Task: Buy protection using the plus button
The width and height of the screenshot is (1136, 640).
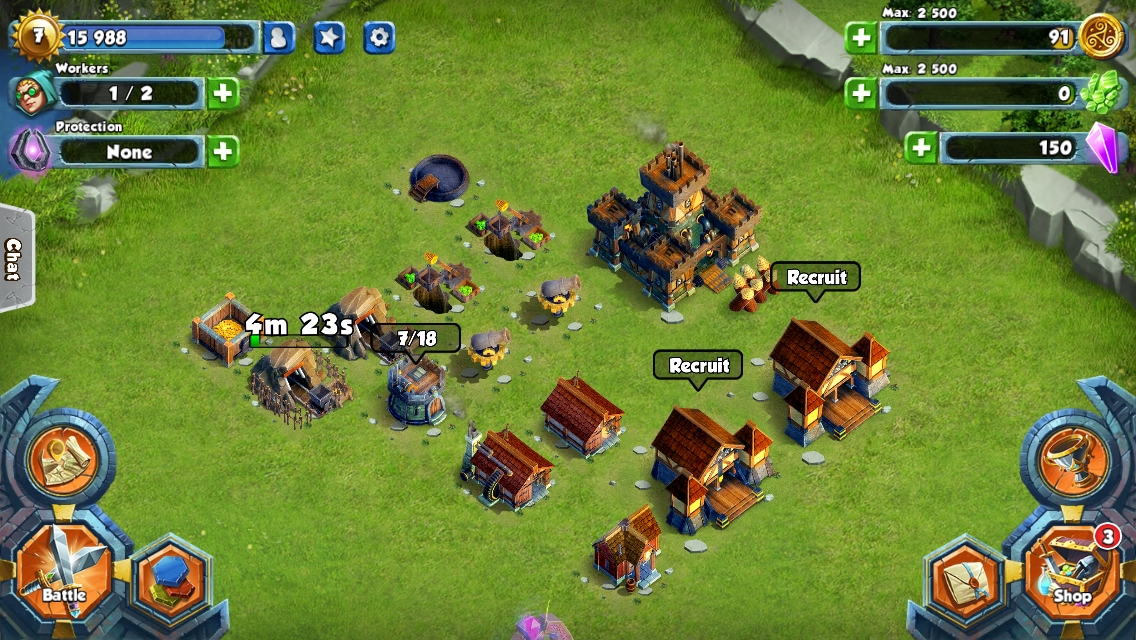Action: (x=223, y=152)
